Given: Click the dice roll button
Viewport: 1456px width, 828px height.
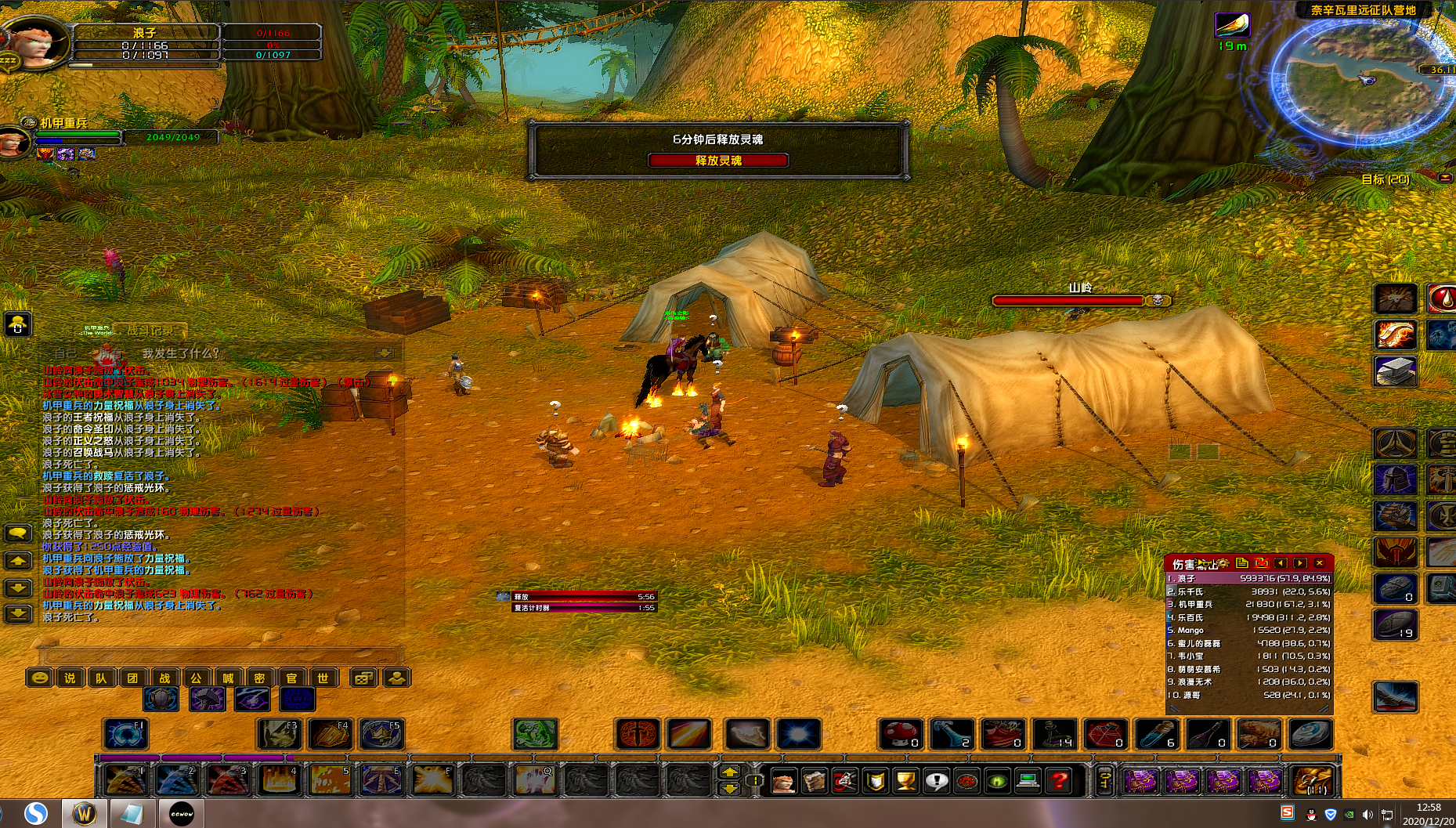Looking at the screenshot, I should (x=362, y=678).
